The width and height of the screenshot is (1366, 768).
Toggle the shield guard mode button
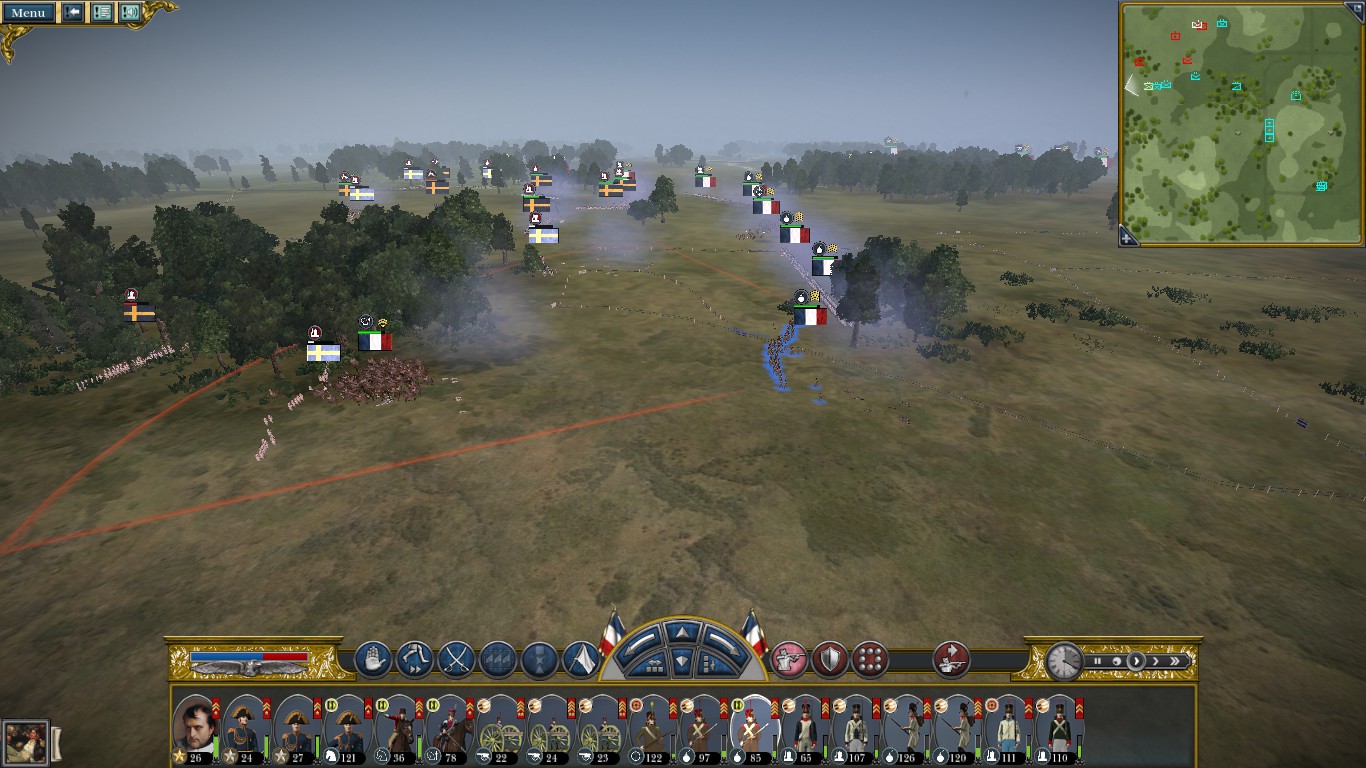(x=830, y=660)
